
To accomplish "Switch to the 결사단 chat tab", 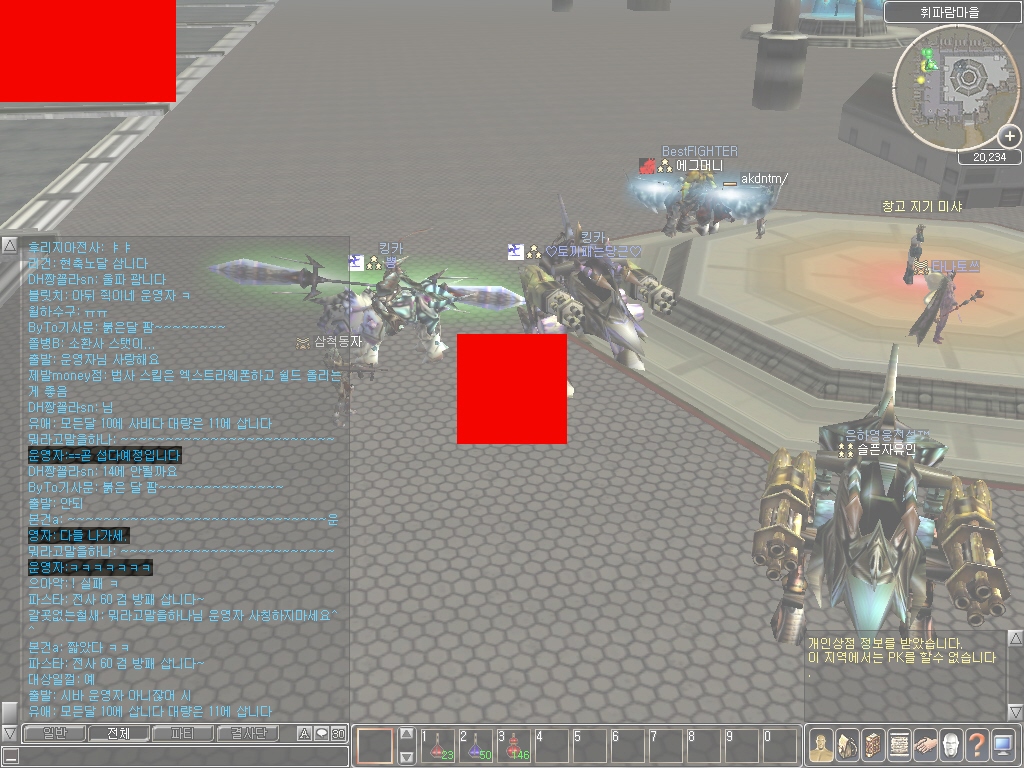I will 248,734.
